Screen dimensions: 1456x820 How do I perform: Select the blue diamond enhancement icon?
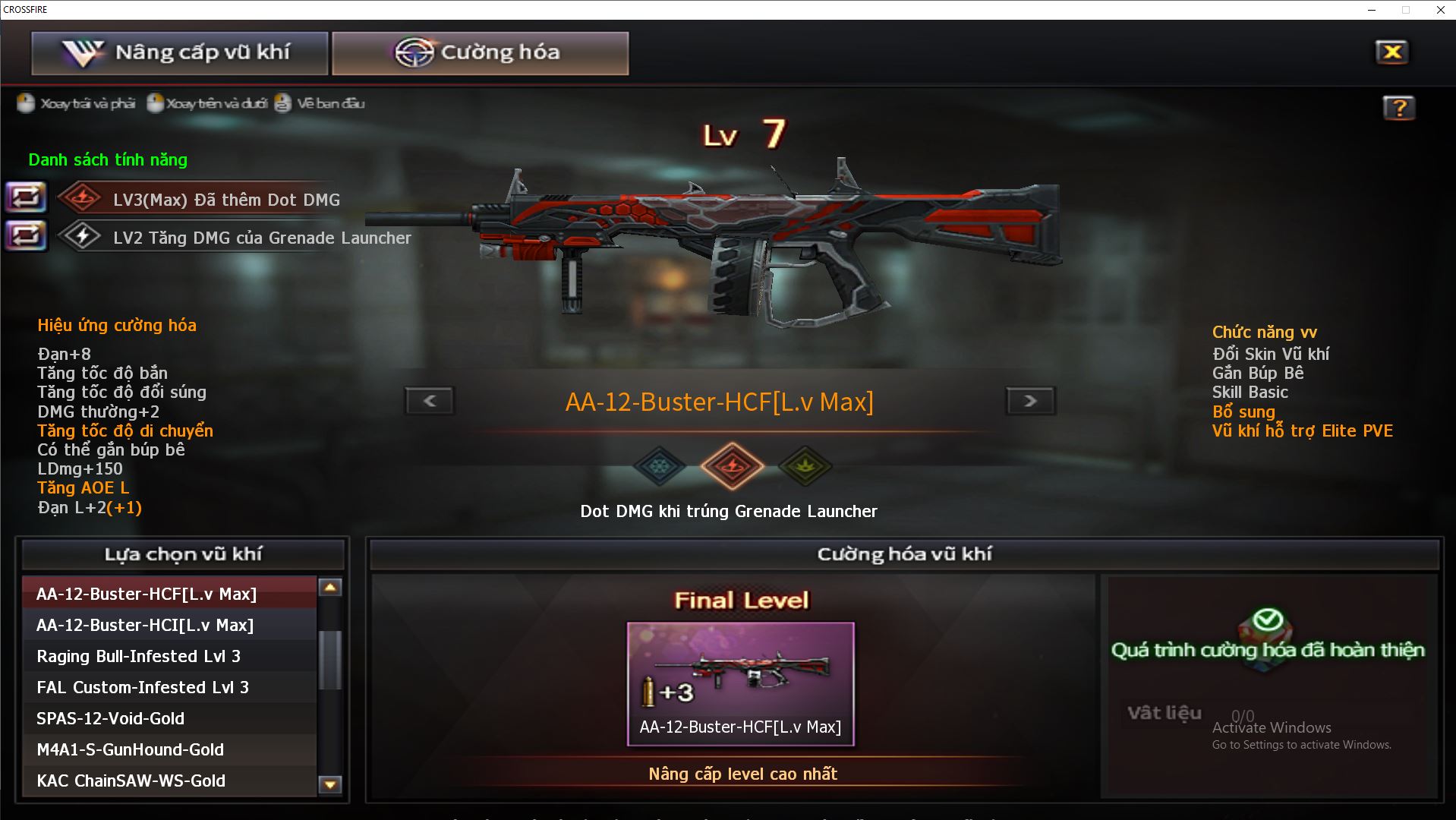[659, 465]
